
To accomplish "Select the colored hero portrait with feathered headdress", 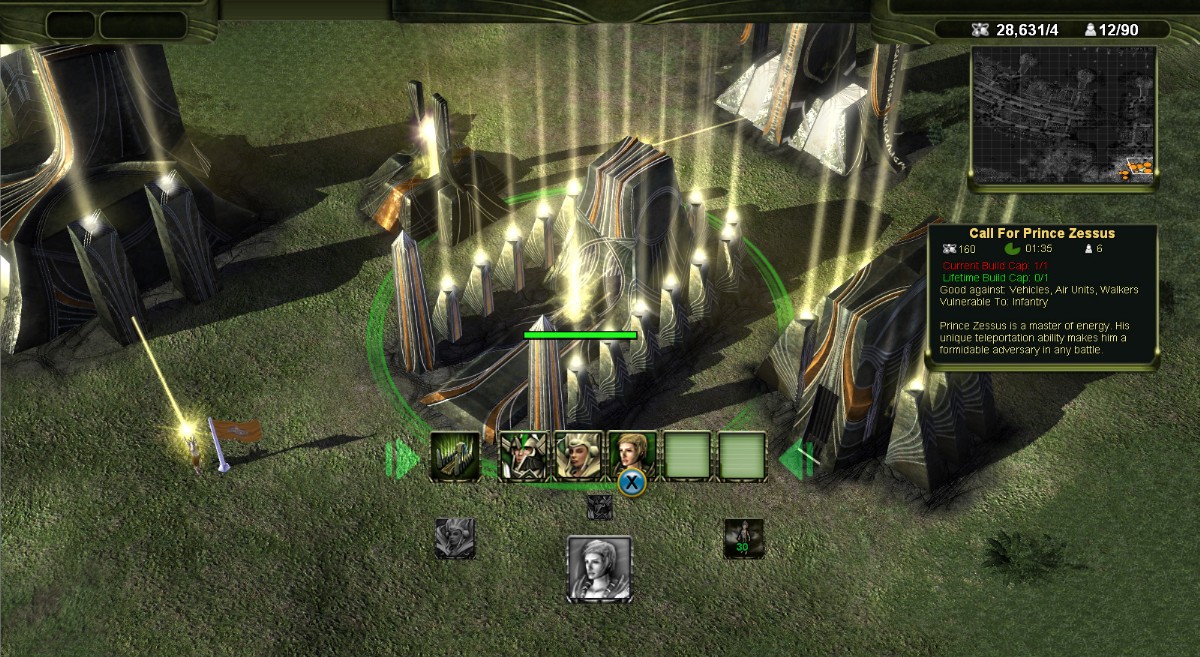I will [578, 456].
